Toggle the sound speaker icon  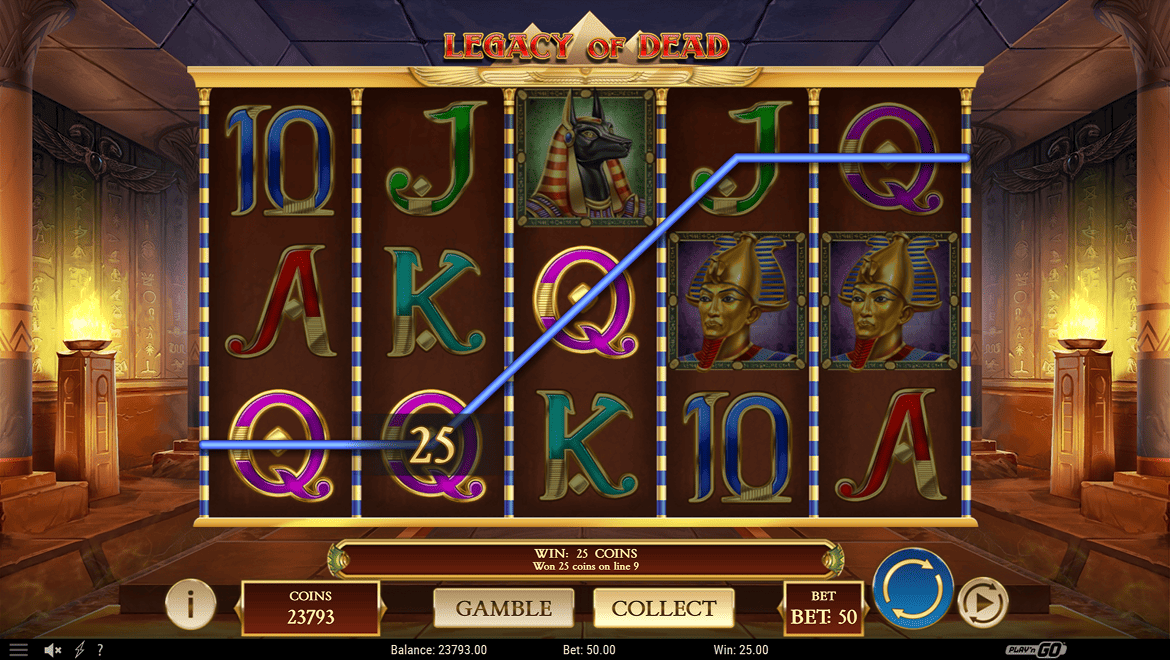(53, 650)
